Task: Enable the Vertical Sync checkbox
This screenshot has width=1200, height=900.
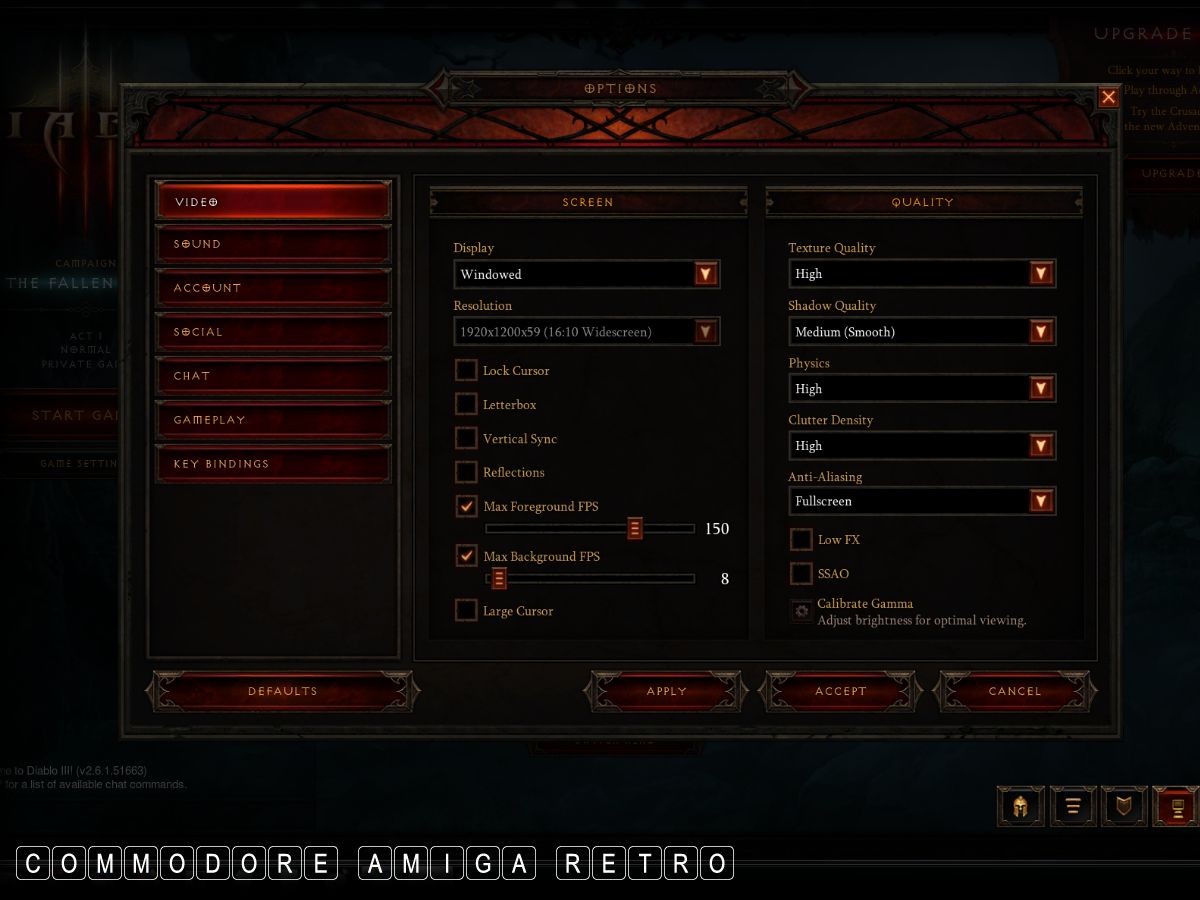Action: 466,439
